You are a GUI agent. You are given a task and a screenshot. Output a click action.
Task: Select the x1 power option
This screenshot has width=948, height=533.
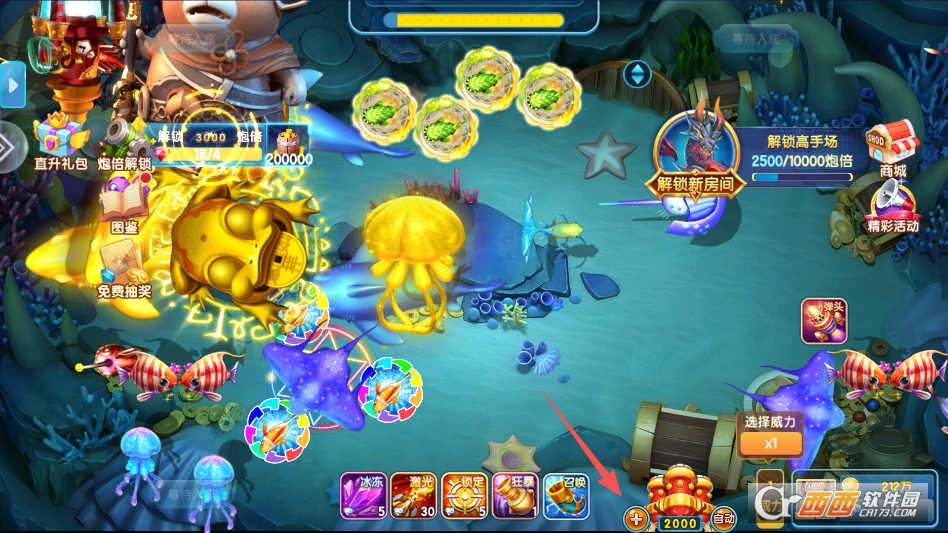(770, 442)
